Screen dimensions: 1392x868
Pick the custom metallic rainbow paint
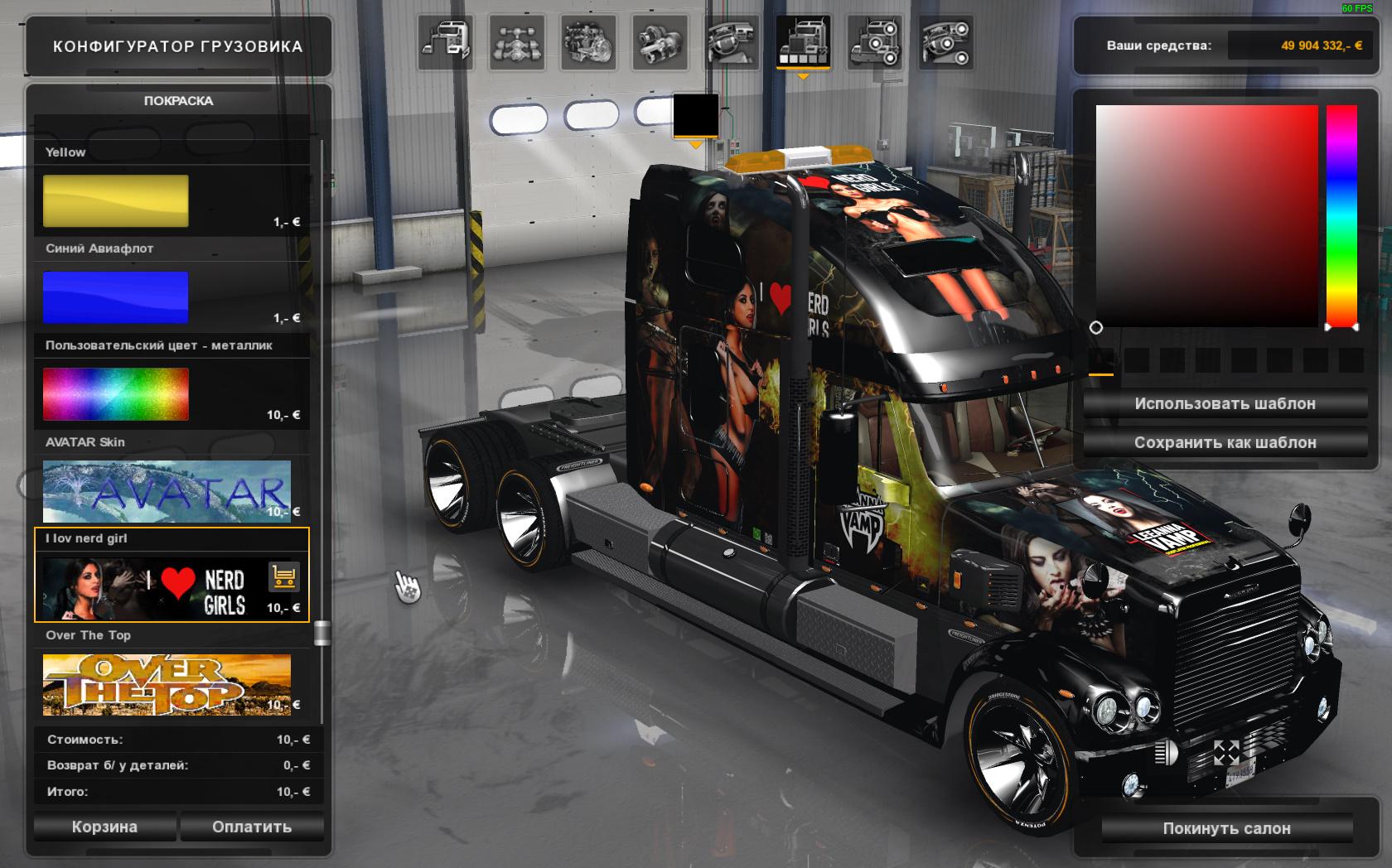point(115,393)
